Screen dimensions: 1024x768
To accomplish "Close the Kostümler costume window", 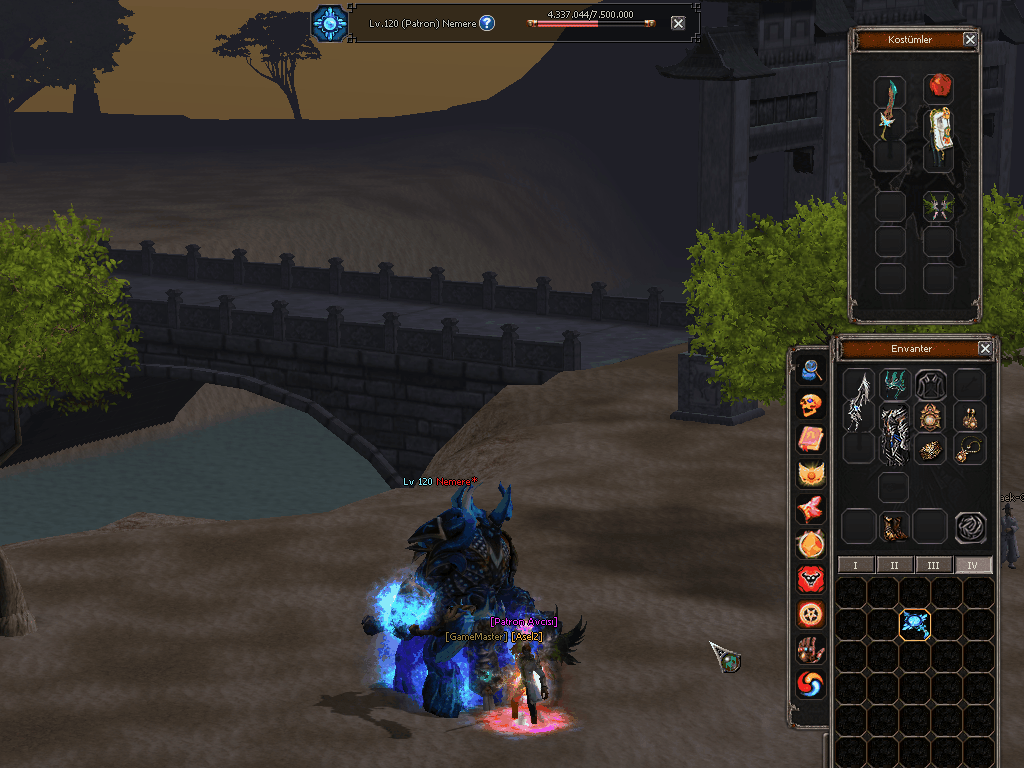I will point(969,40).
